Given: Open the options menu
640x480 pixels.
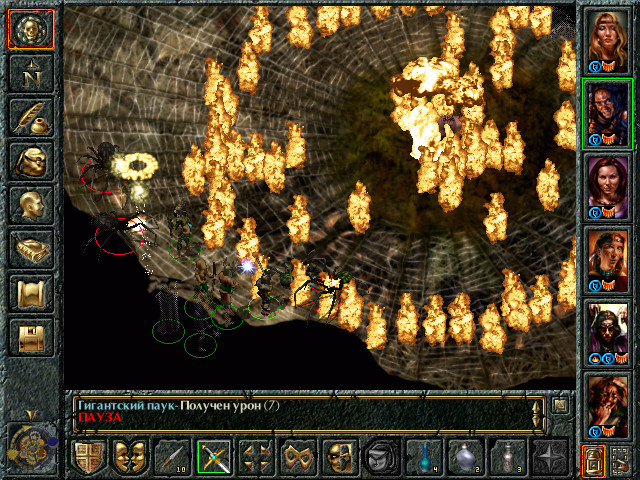Looking at the screenshot, I should [30, 337].
